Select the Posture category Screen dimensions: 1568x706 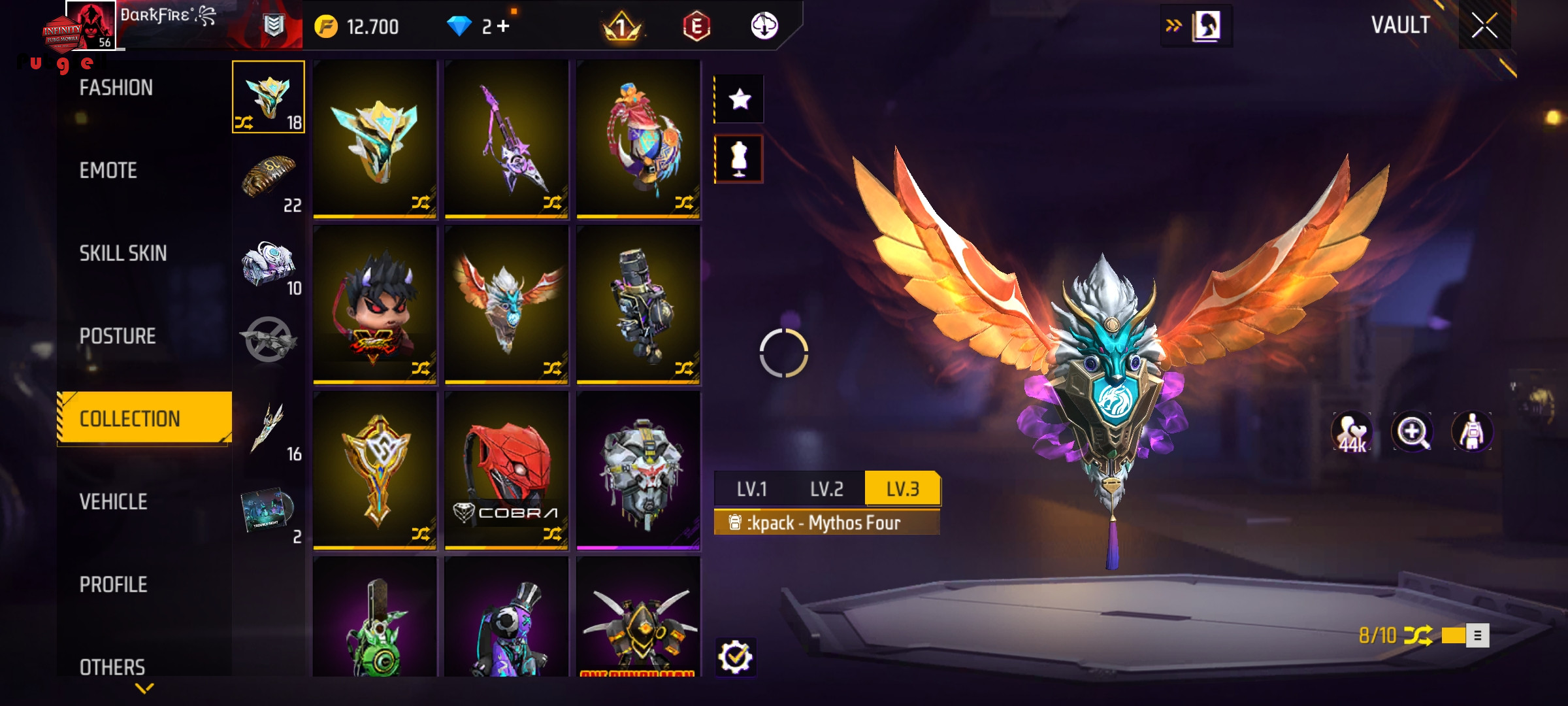(x=118, y=336)
